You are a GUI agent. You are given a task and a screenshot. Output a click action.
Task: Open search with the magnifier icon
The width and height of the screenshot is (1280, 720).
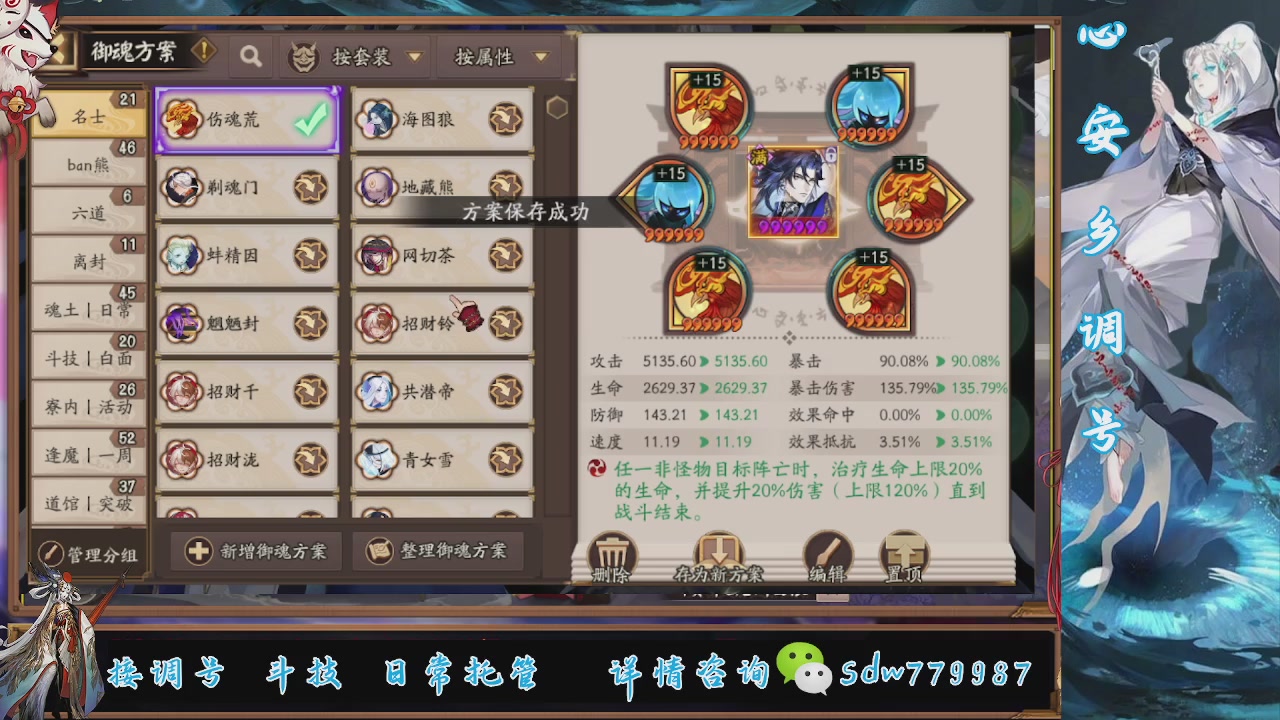point(250,57)
